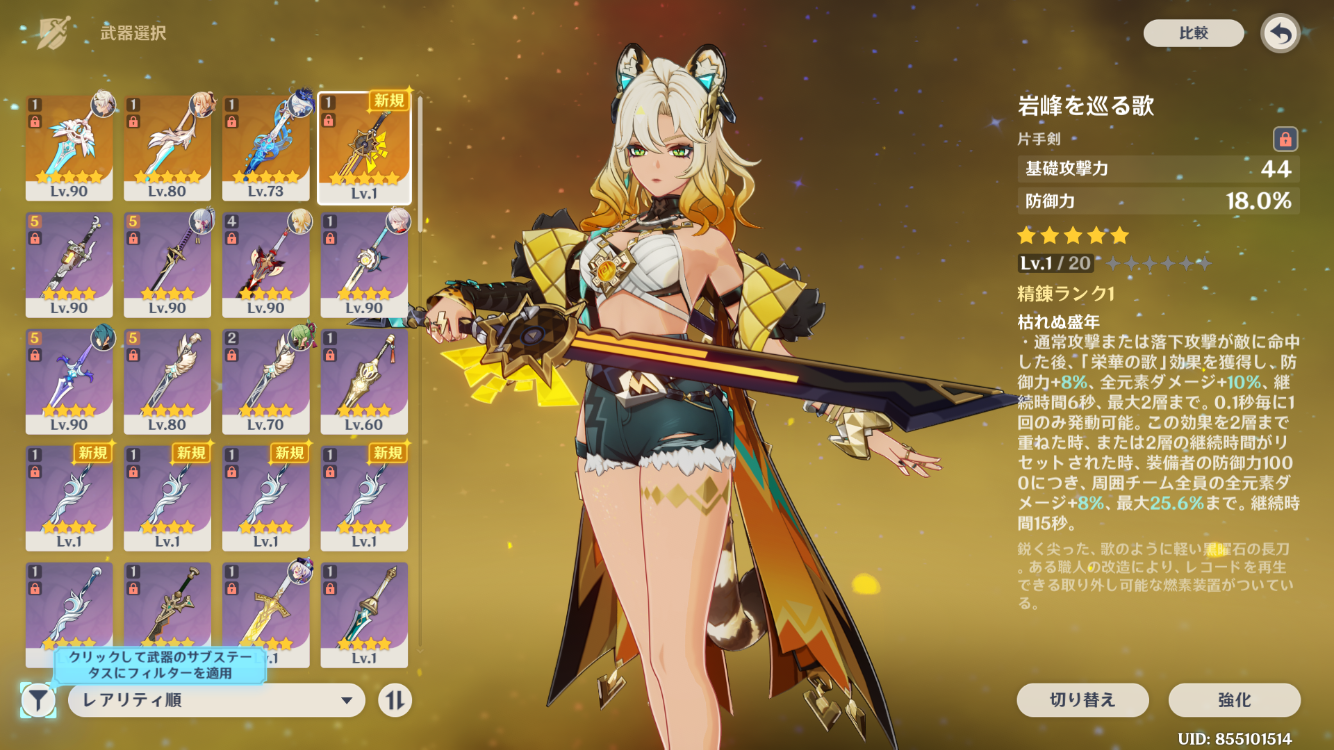Viewport: 1334px width, 750px height.
Task: Go back using the return arrow button
Action: pos(1280,33)
